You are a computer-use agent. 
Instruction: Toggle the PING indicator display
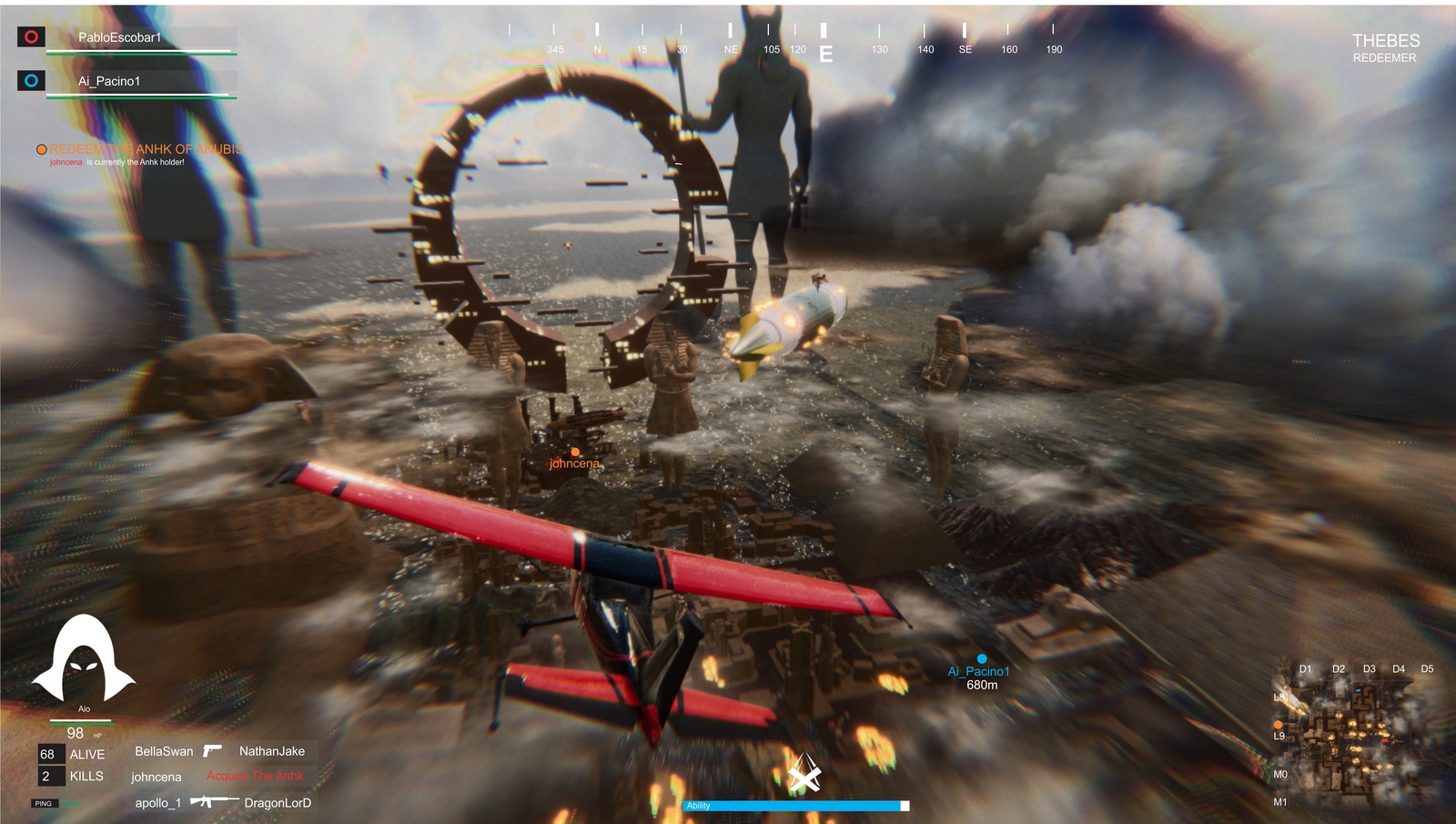pyautogui.click(x=44, y=803)
